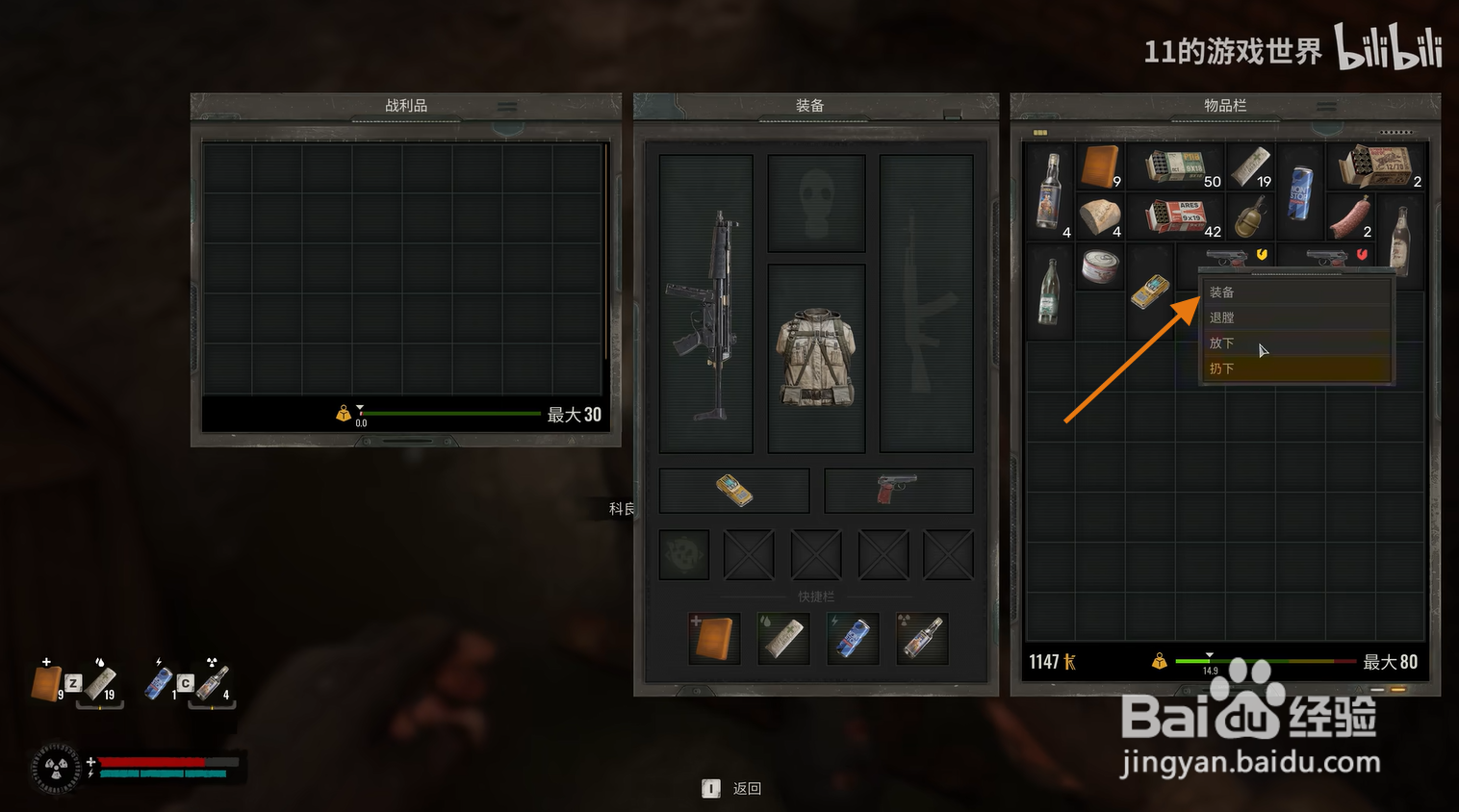This screenshot has width=1459, height=812.
Task: Click the vodka bottle quick slot
Action: tap(922, 638)
